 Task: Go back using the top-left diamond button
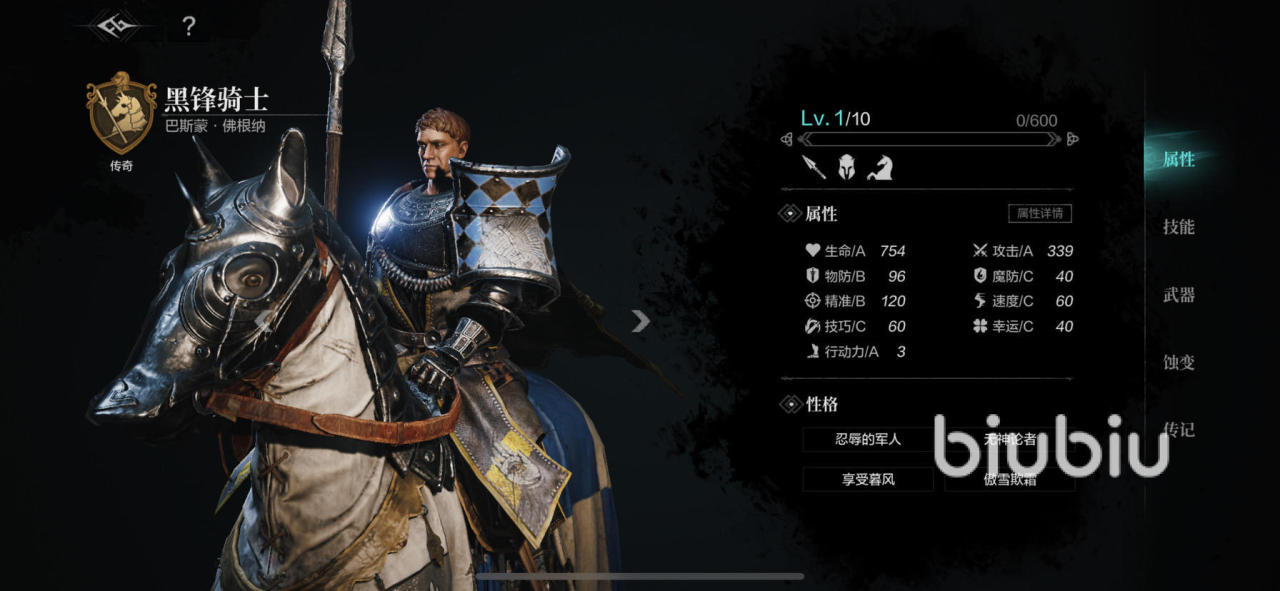pyautogui.click(x=112, y=25)
